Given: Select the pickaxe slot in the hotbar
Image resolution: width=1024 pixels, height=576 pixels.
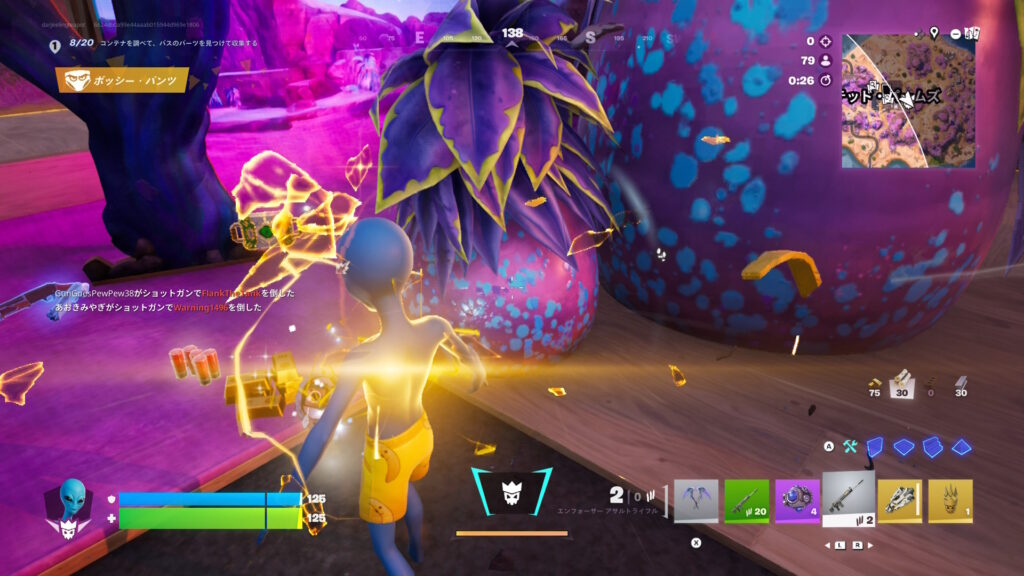Looking at the screenshot, I should tap(696, 501).
